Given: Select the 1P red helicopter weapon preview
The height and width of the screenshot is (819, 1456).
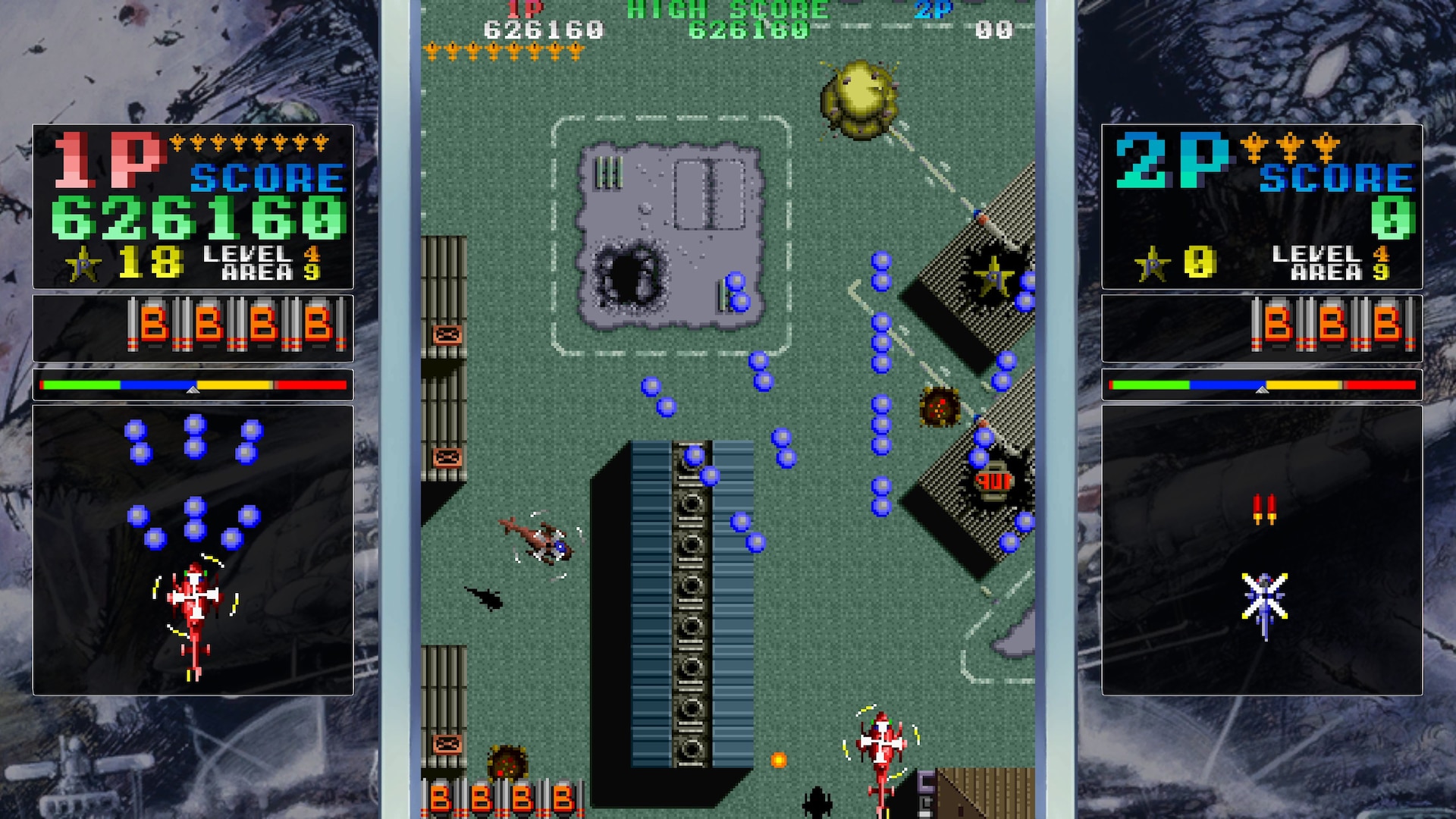Looking at the screenshot, I should click(x=195, y=616).
